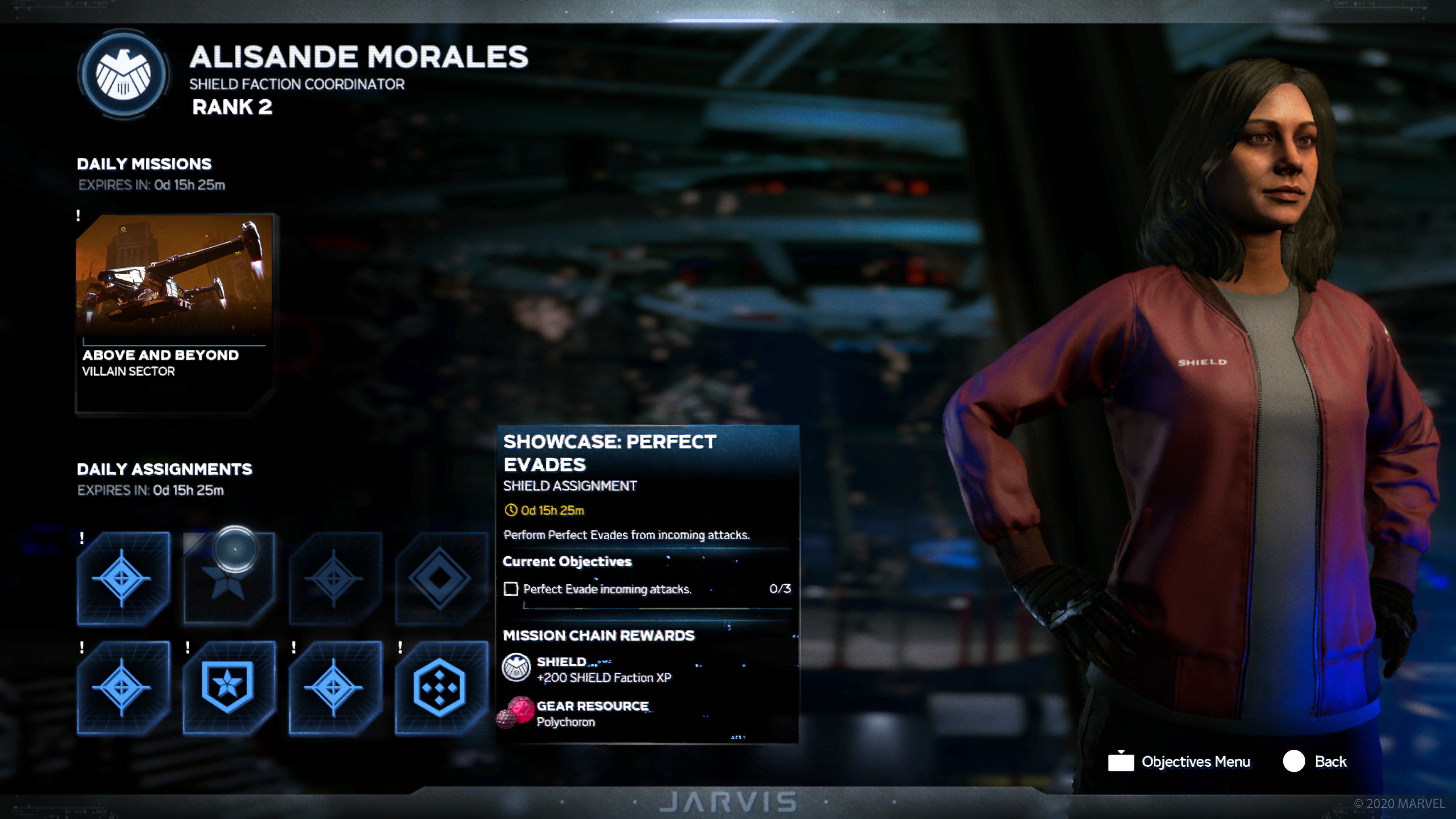Expand the Mission Chain Rewards list
This screenshot has width=1456, height=819.
point(600,635)
